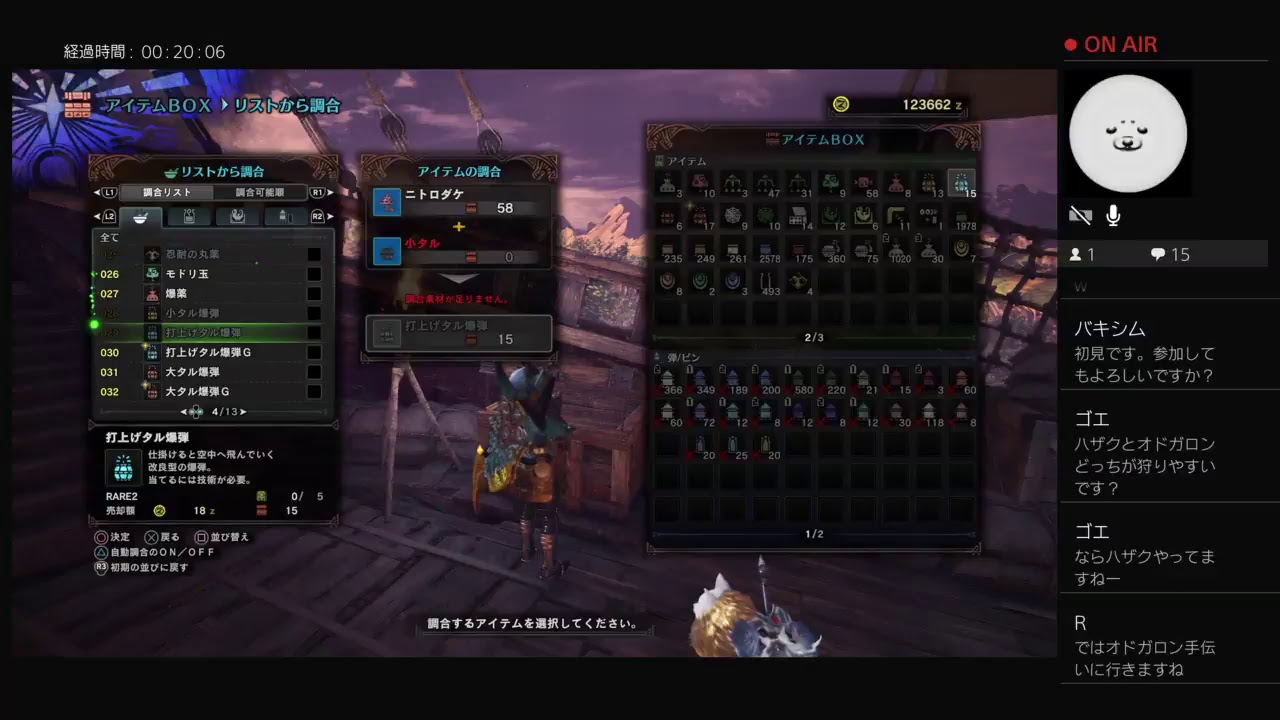The width and height of the screenshot is (1280, 720).
Task: Select the ammo crafting category tab icon
Action: coord(287,217)
